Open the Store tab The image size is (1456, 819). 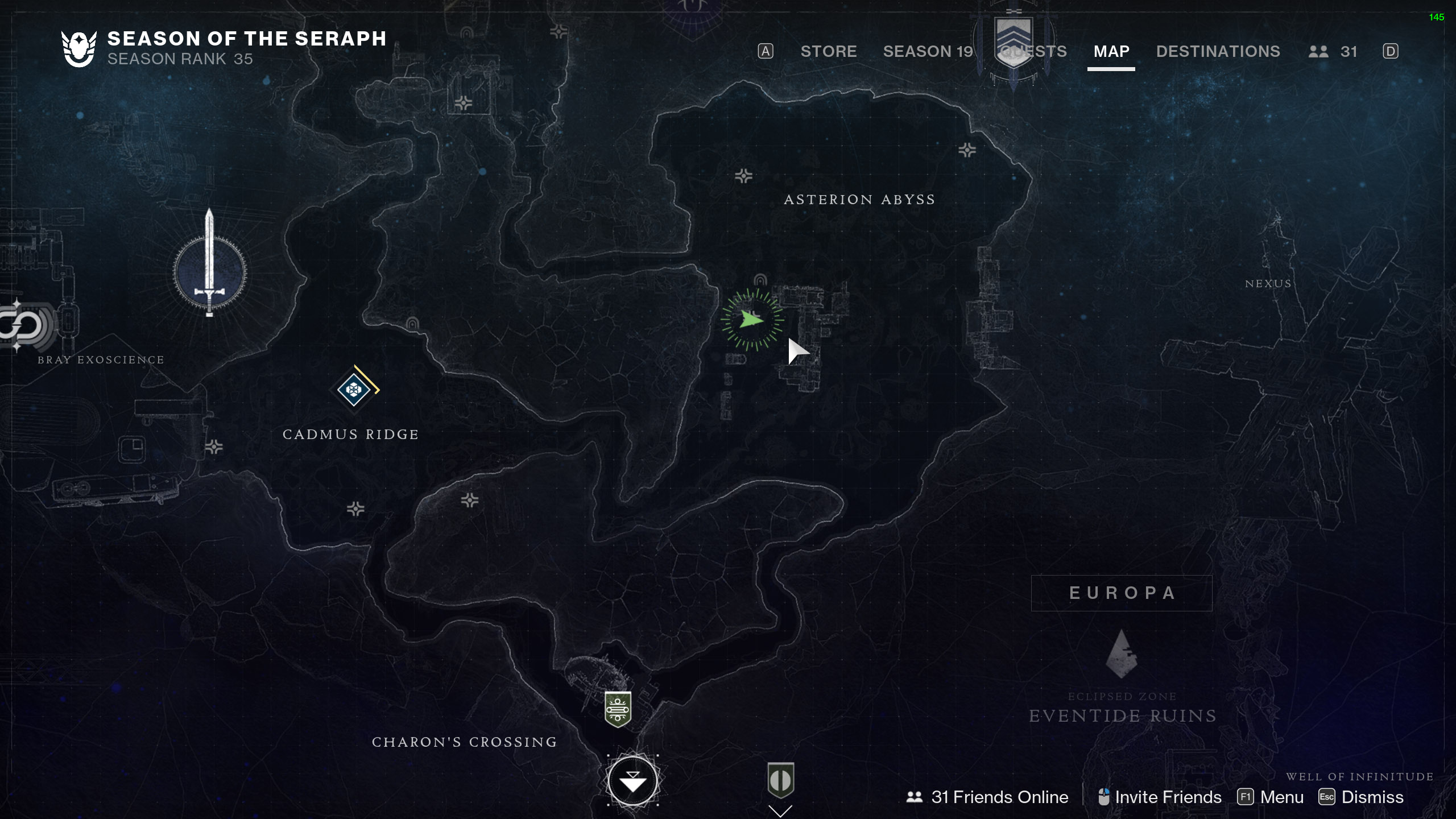point(828,51)
